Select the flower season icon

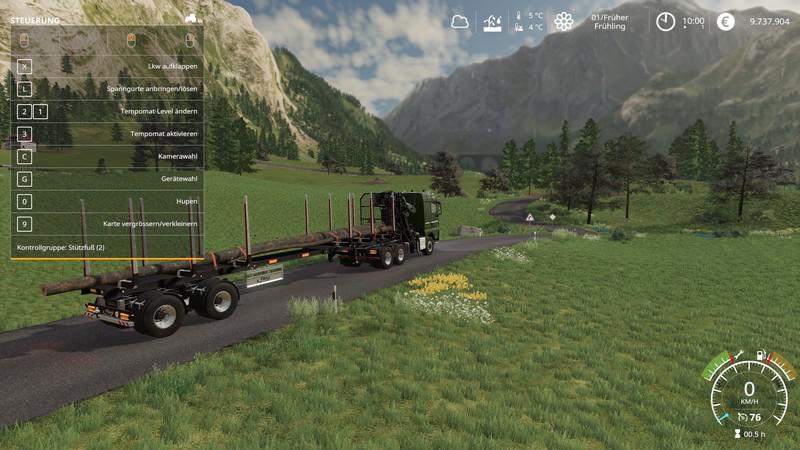(564, 21)
